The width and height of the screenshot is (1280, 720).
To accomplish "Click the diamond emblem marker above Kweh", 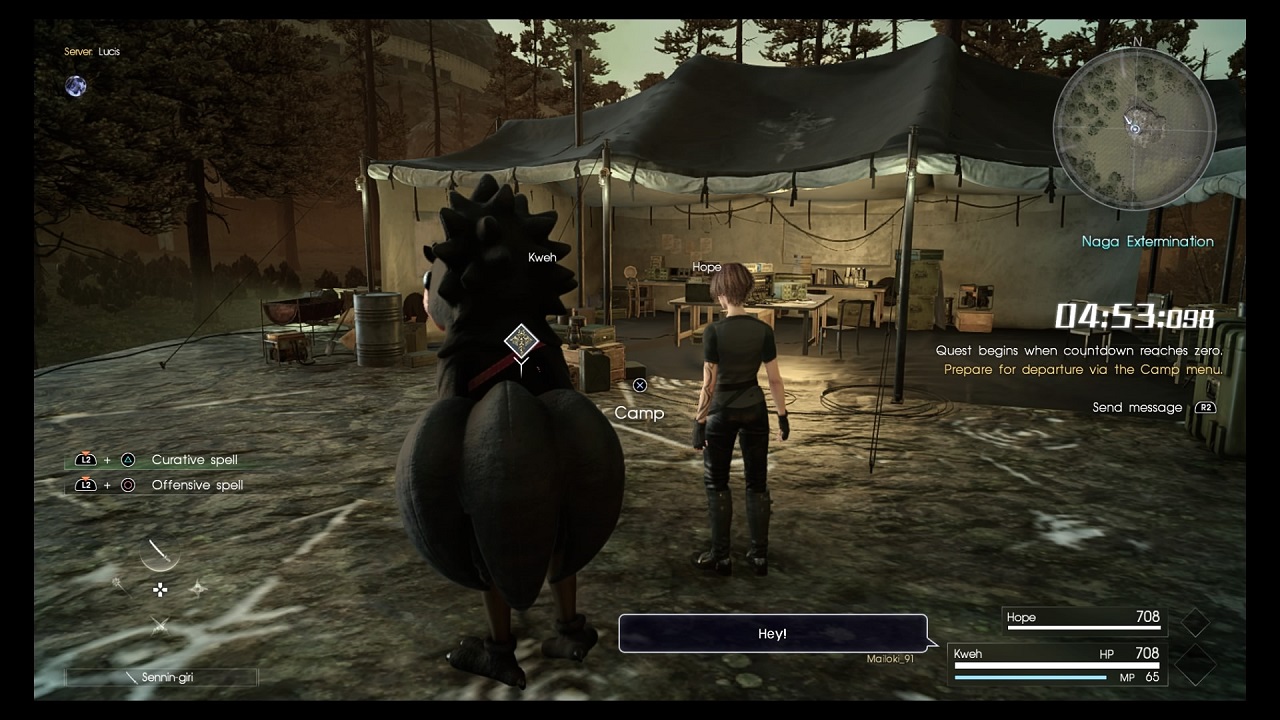I will pos(521,341).
